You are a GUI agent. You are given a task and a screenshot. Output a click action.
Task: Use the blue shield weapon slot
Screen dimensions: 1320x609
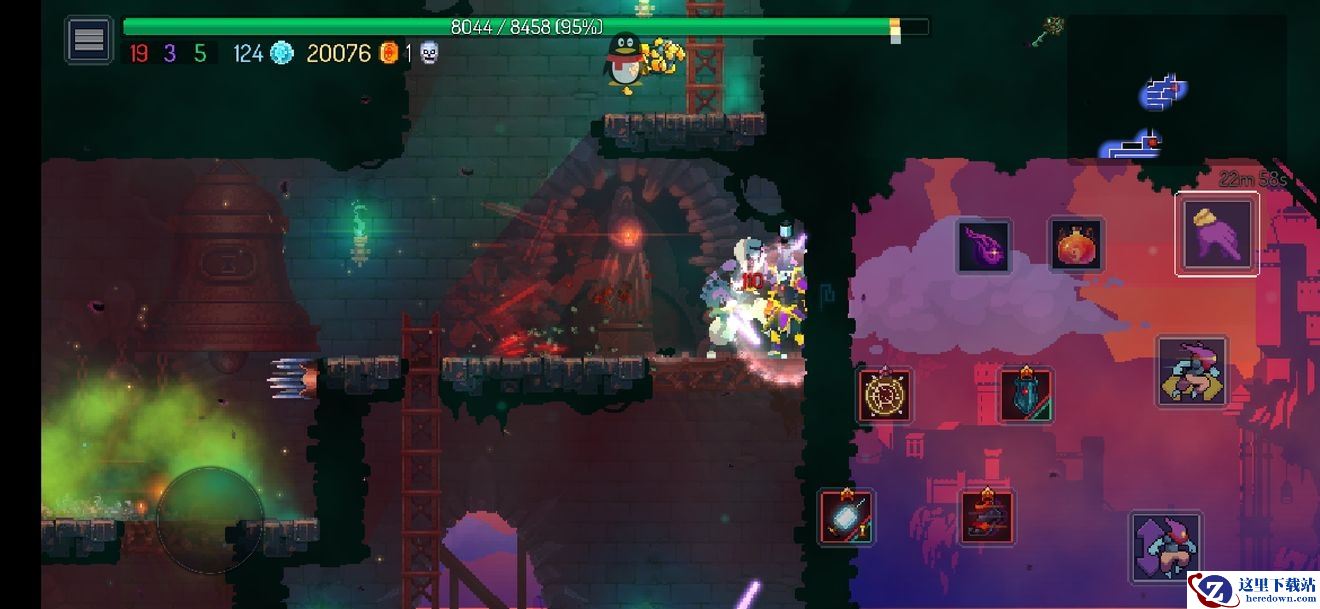coord(1025,394)
